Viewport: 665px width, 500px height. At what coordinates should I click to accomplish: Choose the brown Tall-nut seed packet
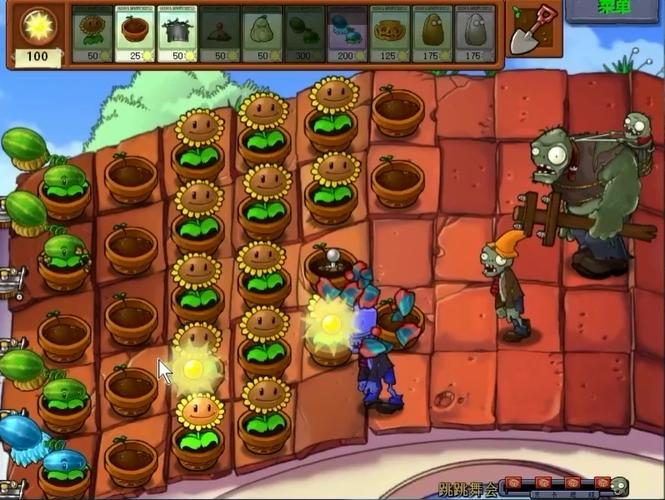point(432,34)
